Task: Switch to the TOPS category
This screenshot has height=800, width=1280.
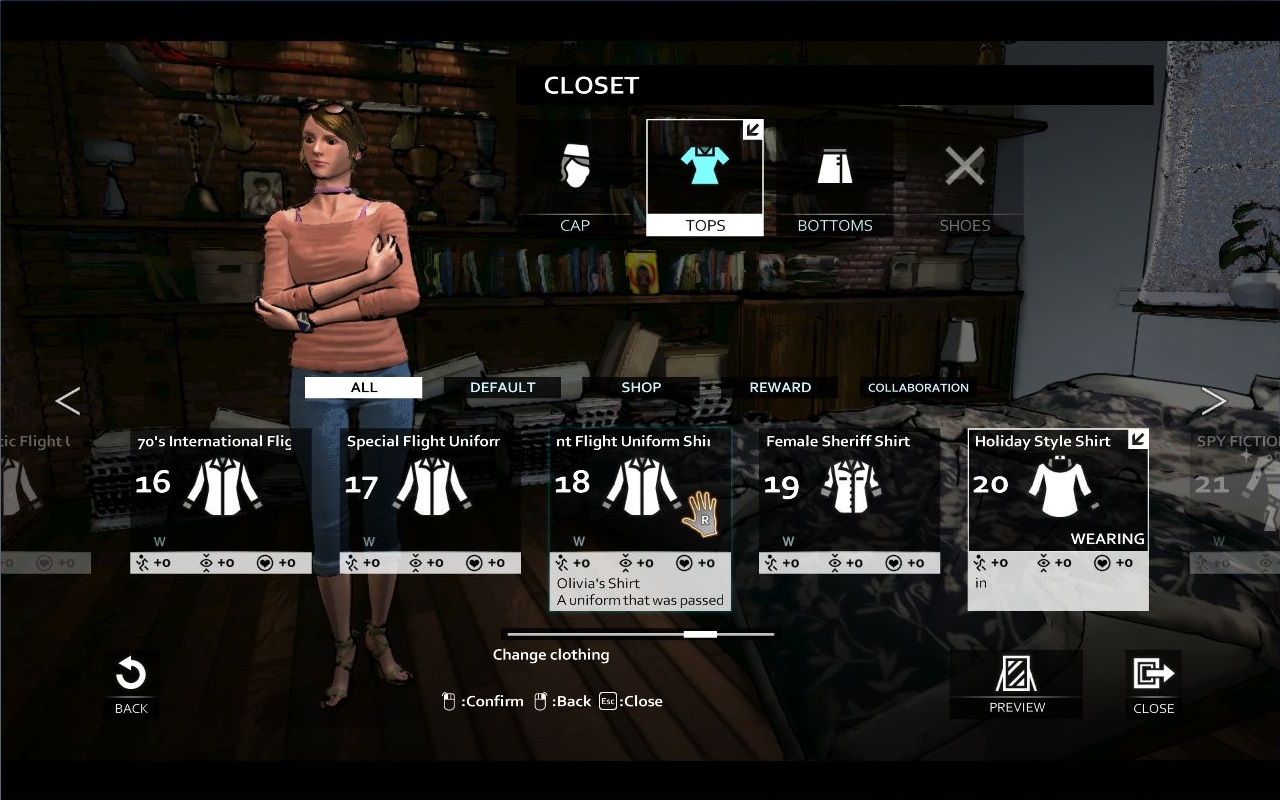Action: 705,178
